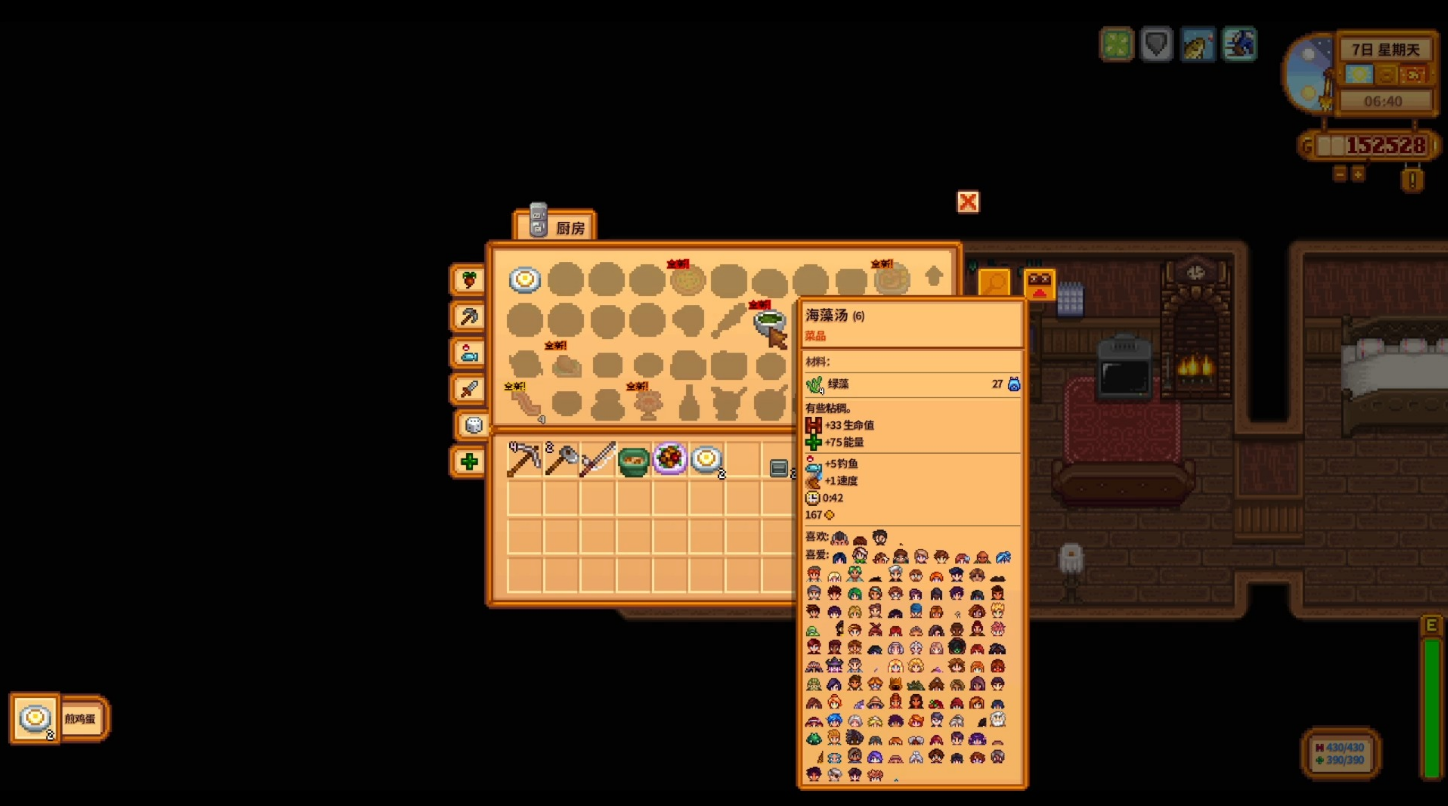Switch to the dice category tab
Image resolution: width=1448 pixels, height=806 pixels.
pyautogui.click(x=472, y=425)
